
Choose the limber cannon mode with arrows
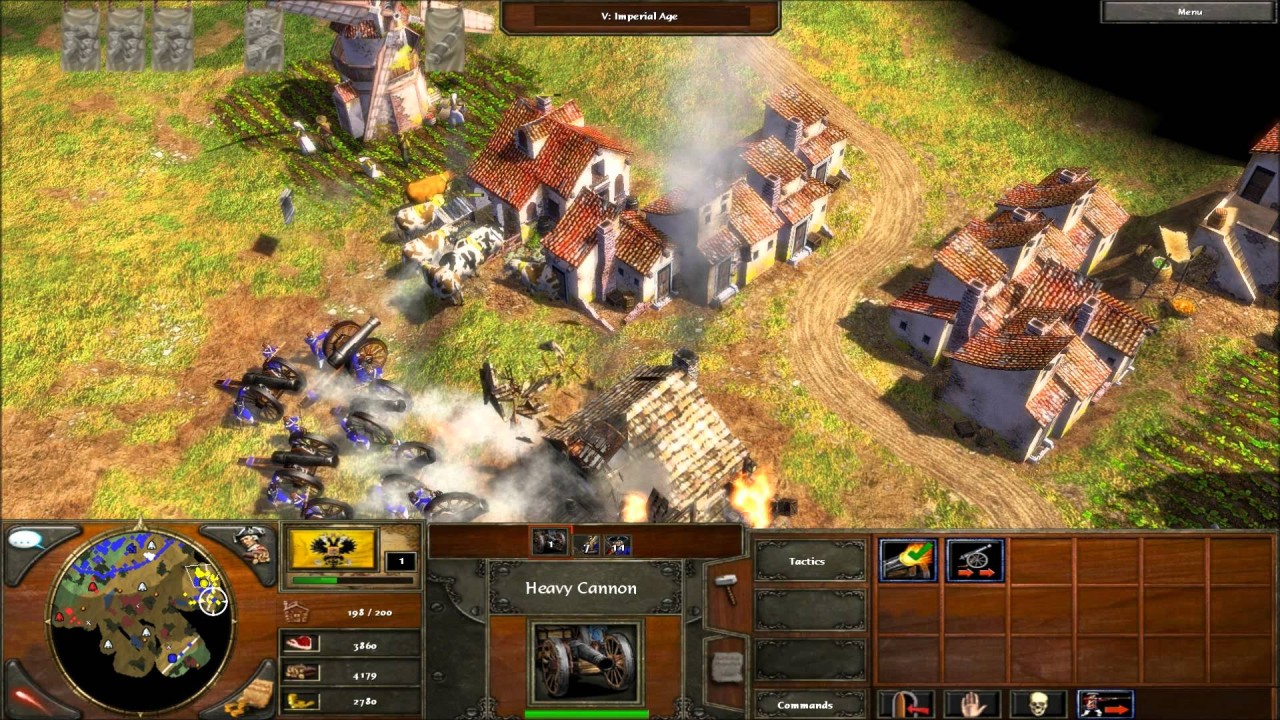click(x=975, y=560)
